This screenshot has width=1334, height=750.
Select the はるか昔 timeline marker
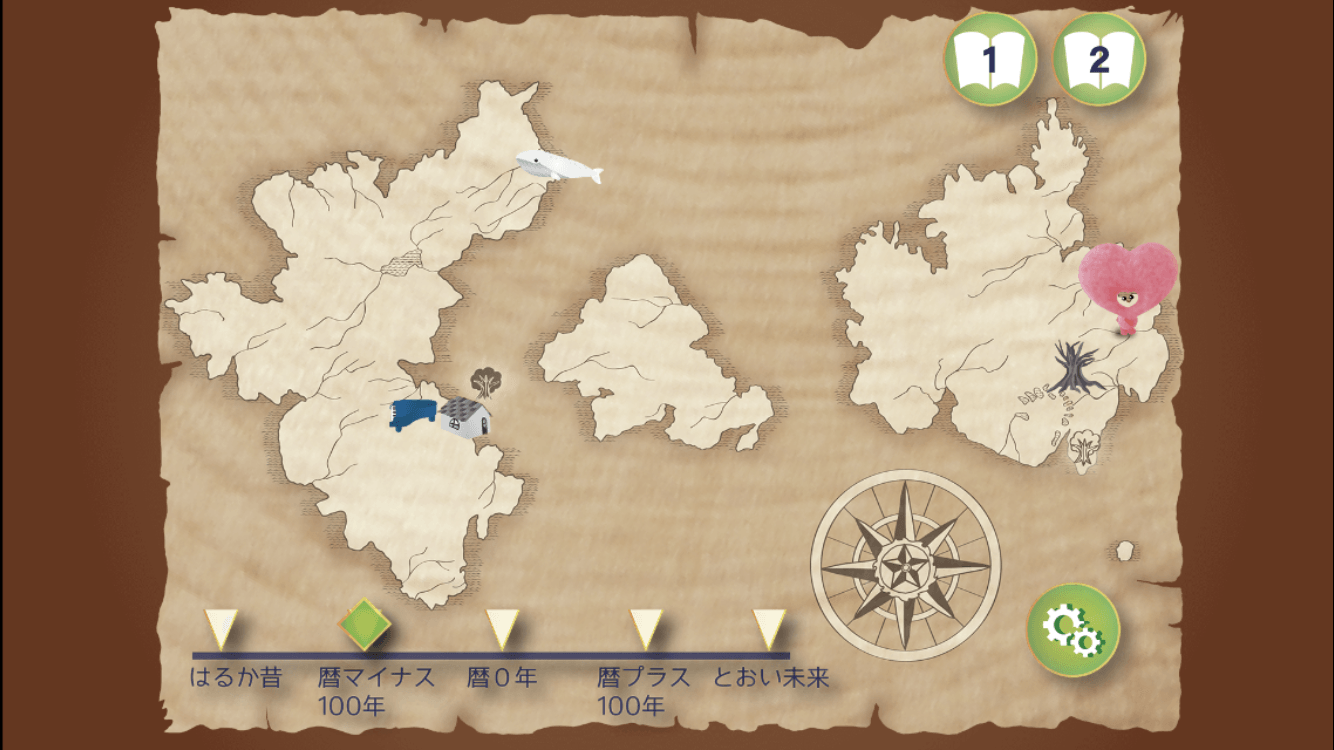click(220, 630)
